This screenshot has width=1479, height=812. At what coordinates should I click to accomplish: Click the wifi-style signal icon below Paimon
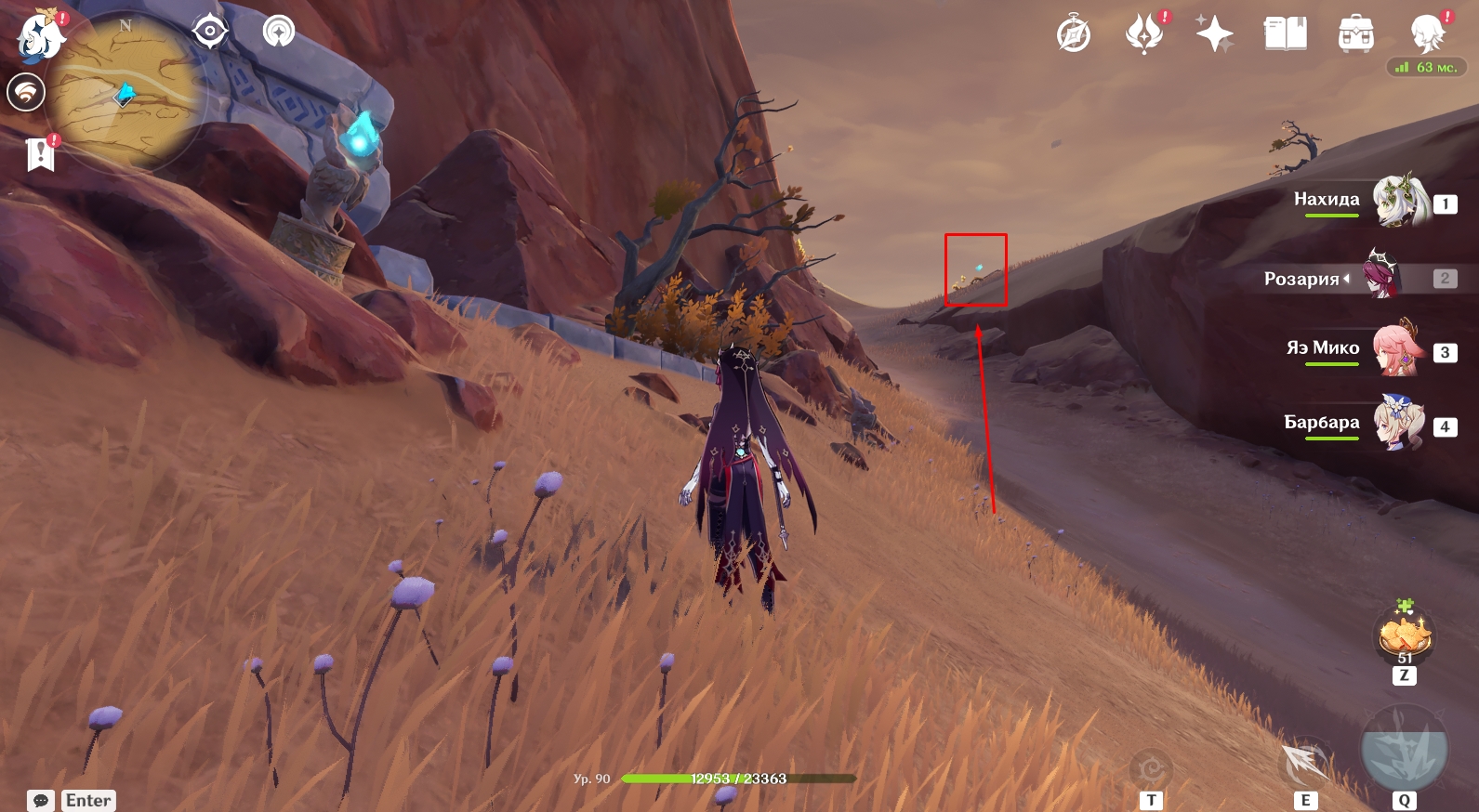pos(26,93)
